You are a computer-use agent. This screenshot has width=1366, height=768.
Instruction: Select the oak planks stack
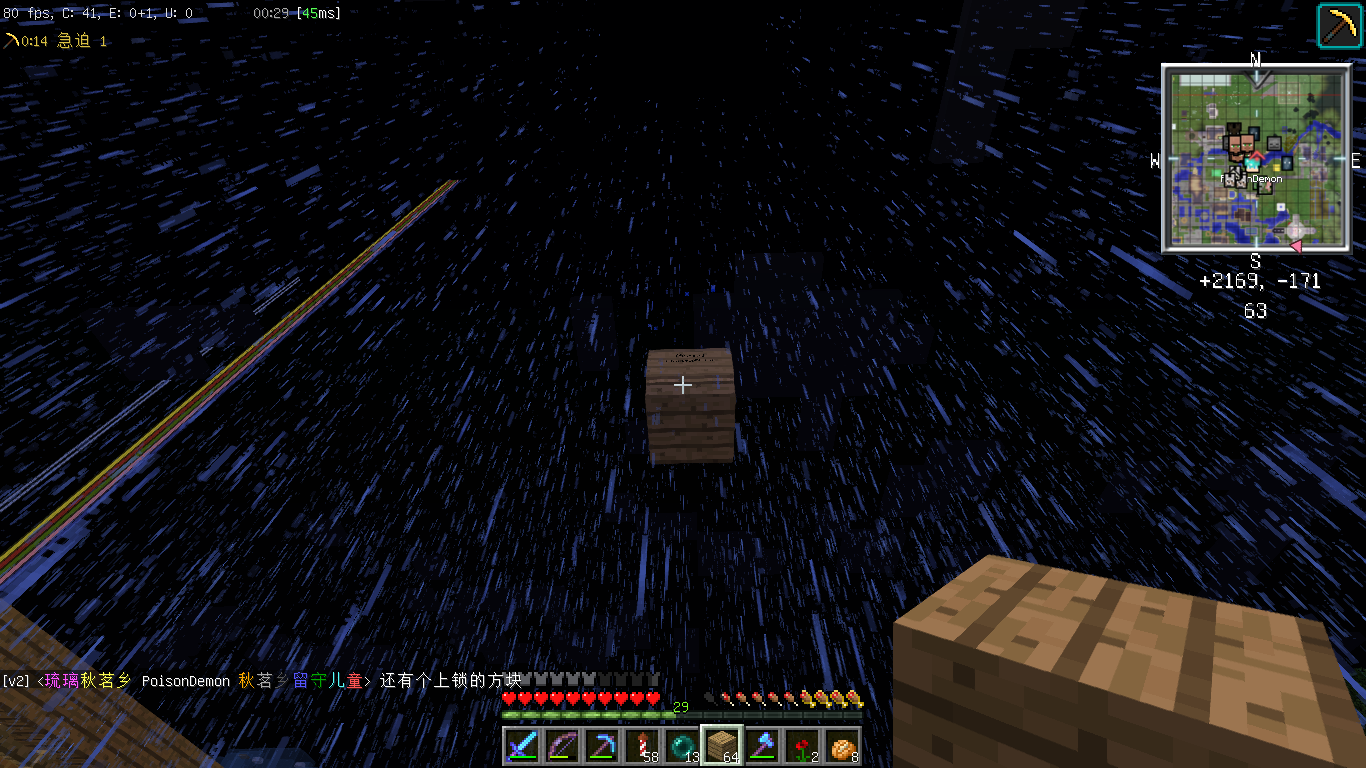coord(722,746)
